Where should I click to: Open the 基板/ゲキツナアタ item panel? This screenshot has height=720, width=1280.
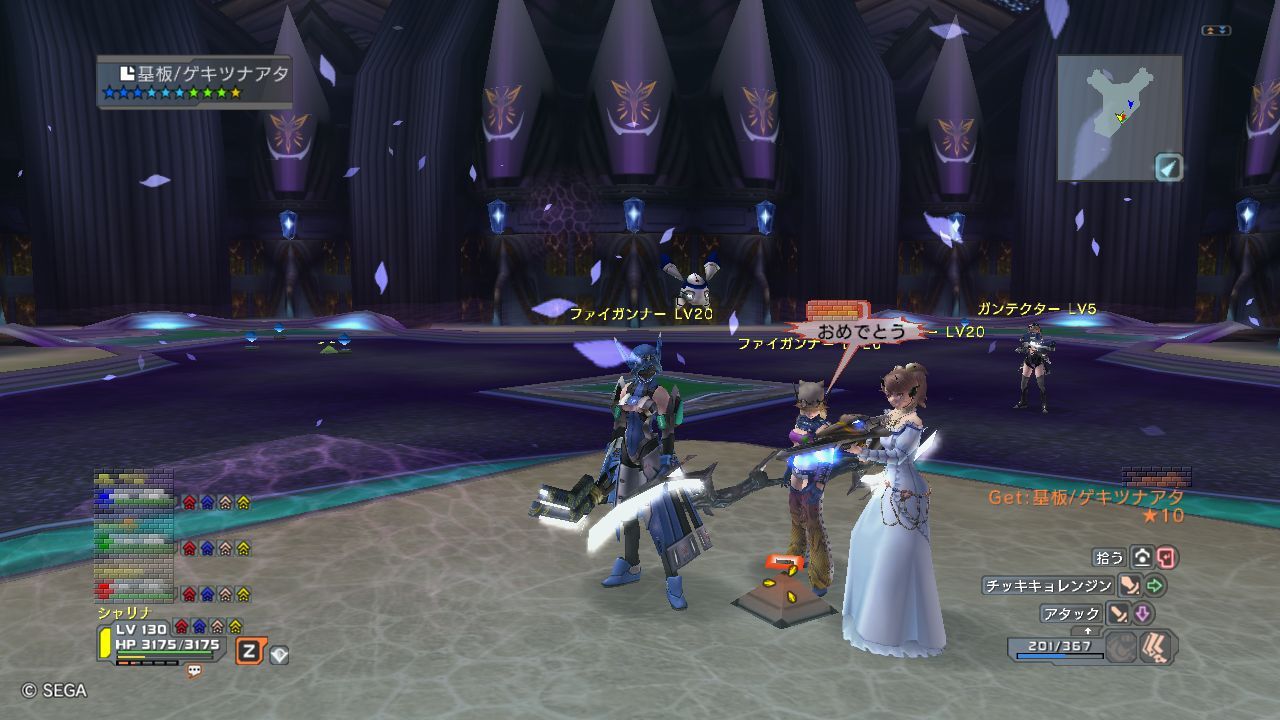click(194, 81)
